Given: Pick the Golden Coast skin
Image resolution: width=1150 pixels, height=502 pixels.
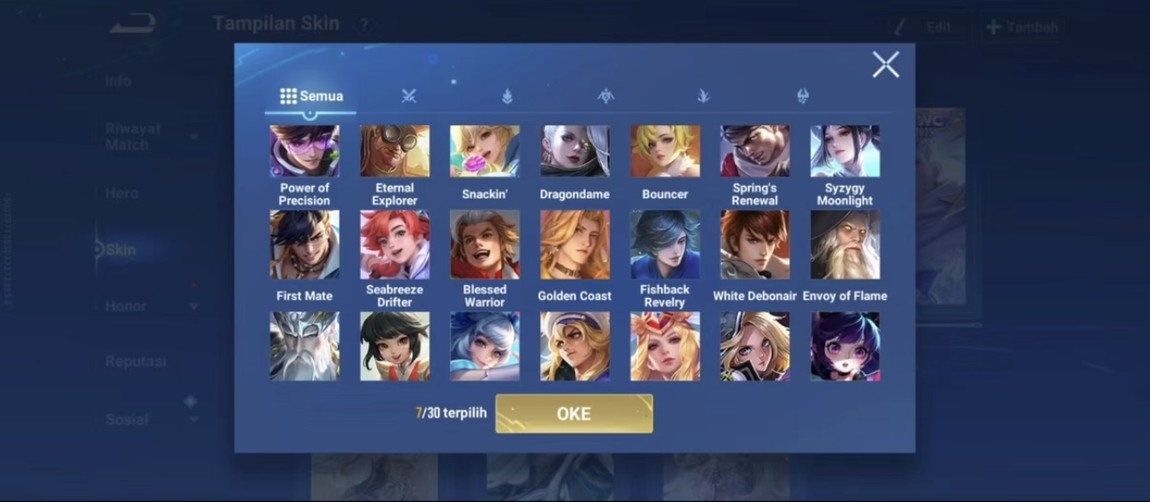Looking at the screenshot, I should pos(574,245).
